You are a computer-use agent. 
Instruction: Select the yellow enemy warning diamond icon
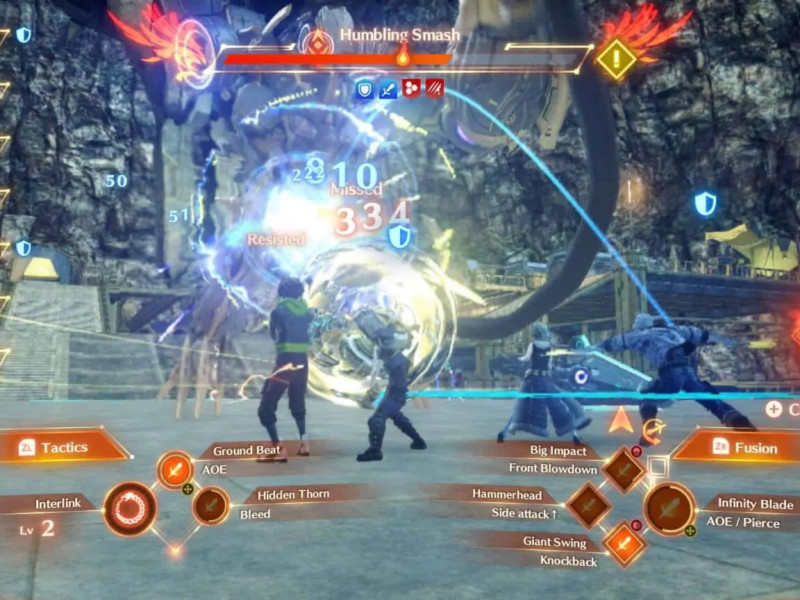[616, 59]
